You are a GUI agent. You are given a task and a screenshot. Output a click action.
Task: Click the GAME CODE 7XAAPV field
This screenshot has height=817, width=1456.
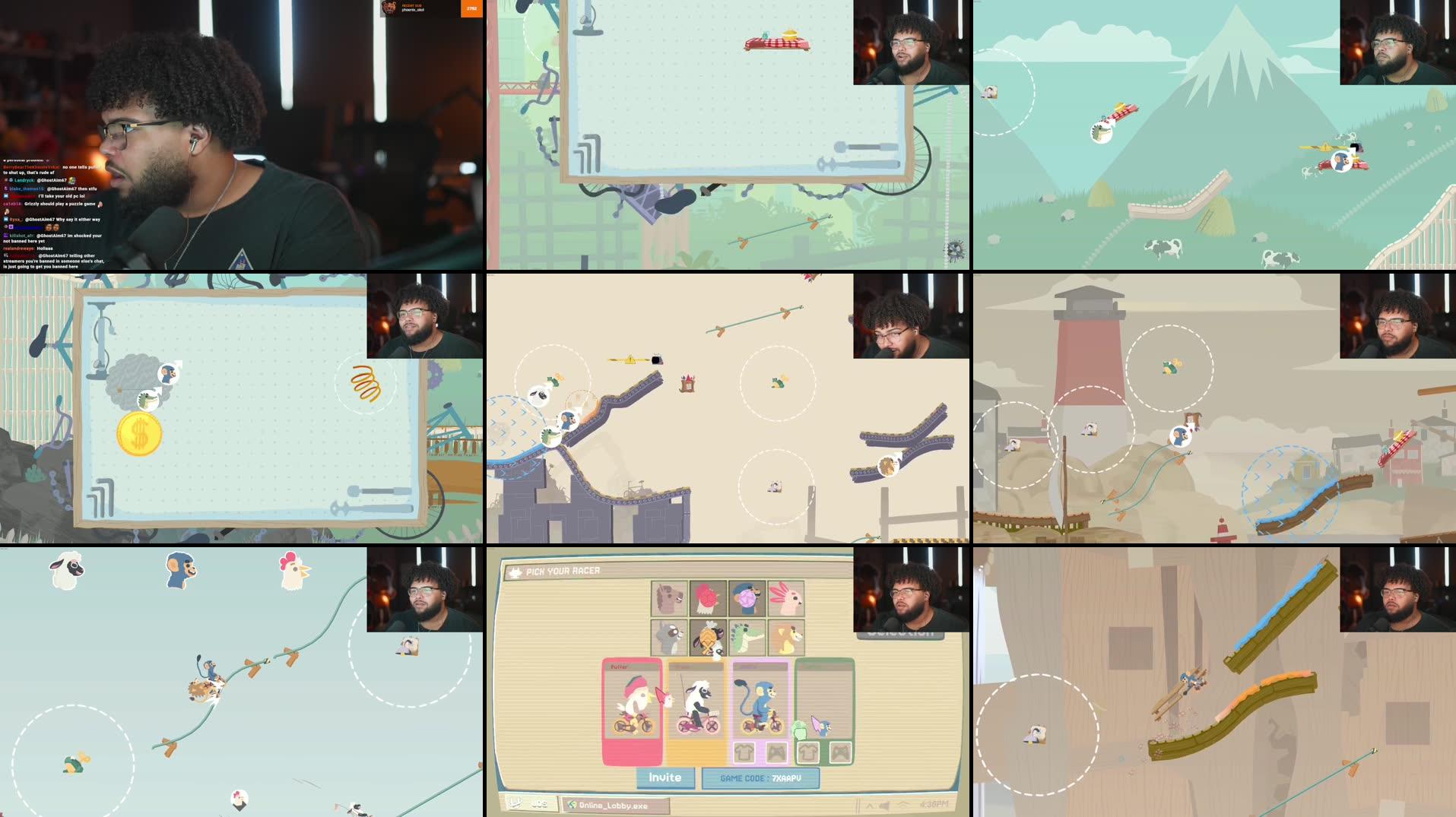760,778
